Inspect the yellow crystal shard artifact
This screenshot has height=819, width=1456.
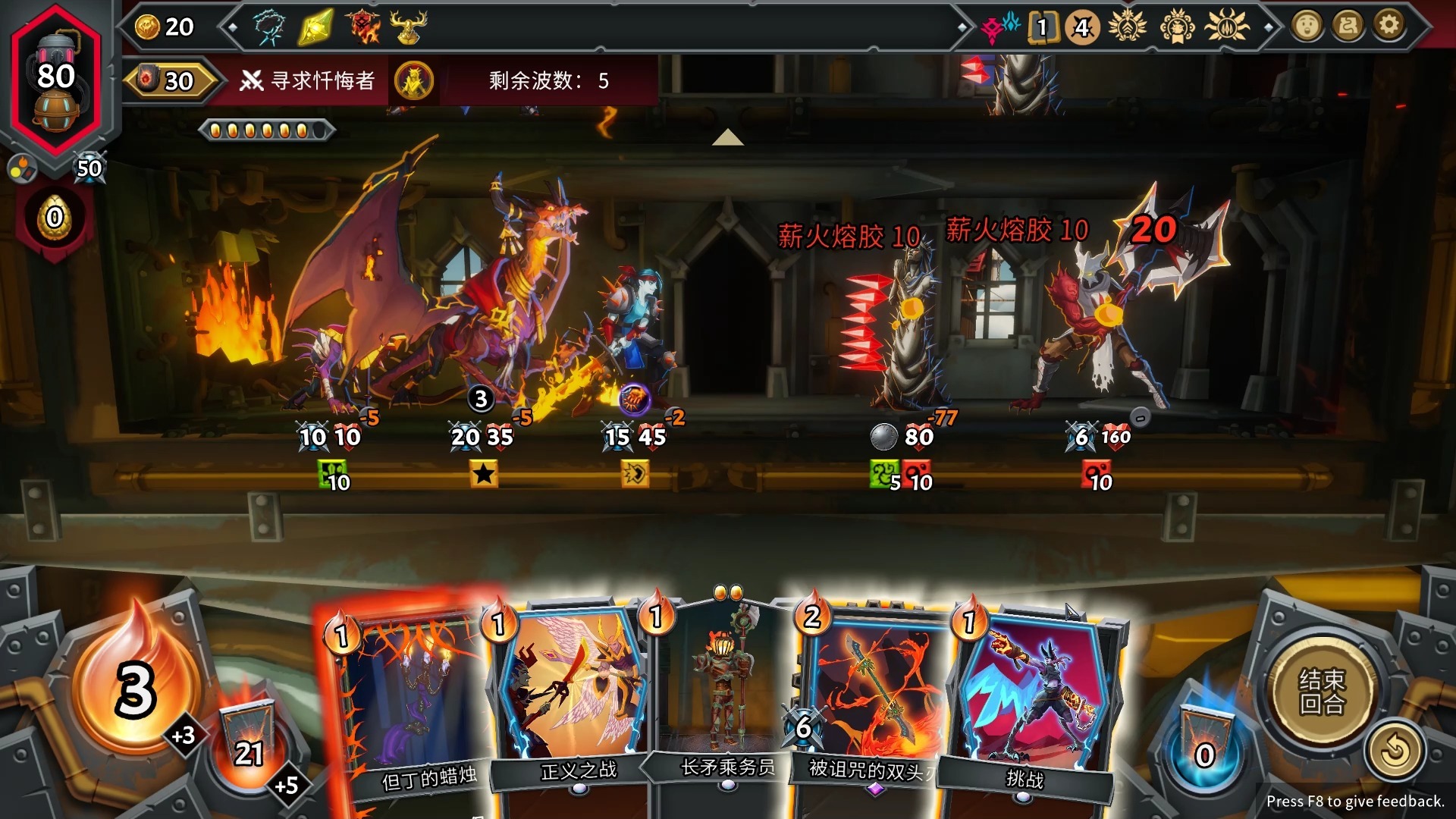315,27
